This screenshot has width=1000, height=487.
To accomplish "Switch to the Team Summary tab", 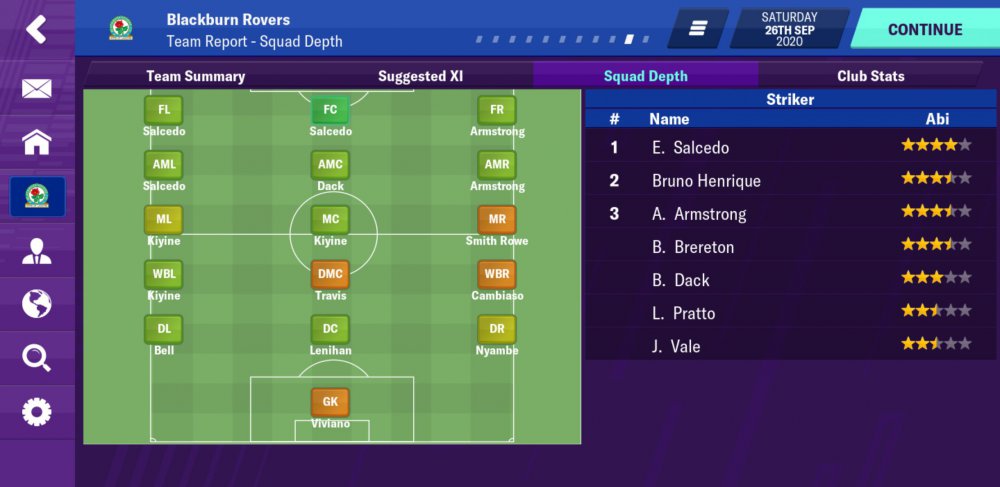I will [x=195, y=76].
